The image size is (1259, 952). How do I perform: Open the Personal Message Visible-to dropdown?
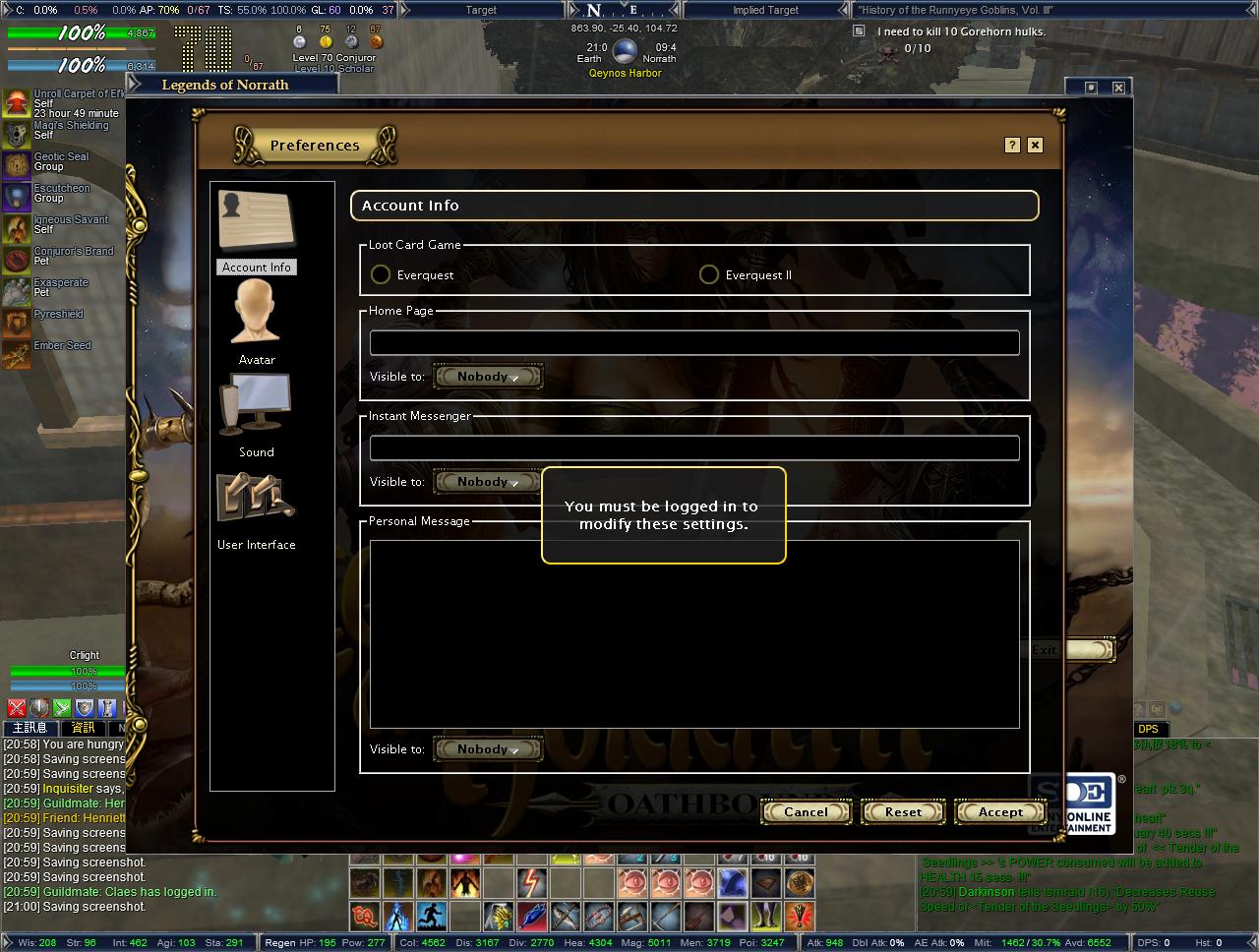pos(488,748)
